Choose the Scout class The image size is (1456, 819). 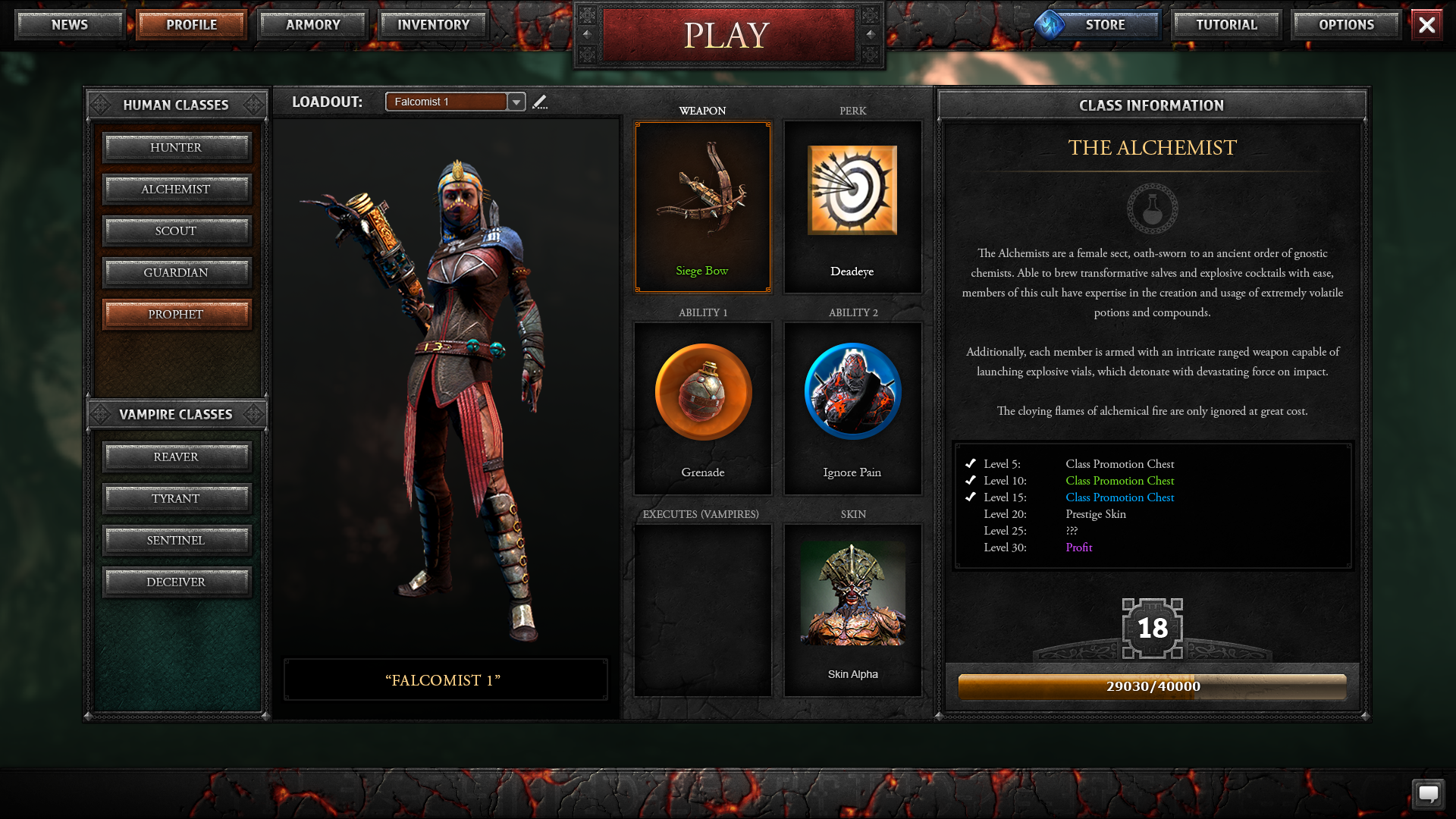[x=176, y=231]
